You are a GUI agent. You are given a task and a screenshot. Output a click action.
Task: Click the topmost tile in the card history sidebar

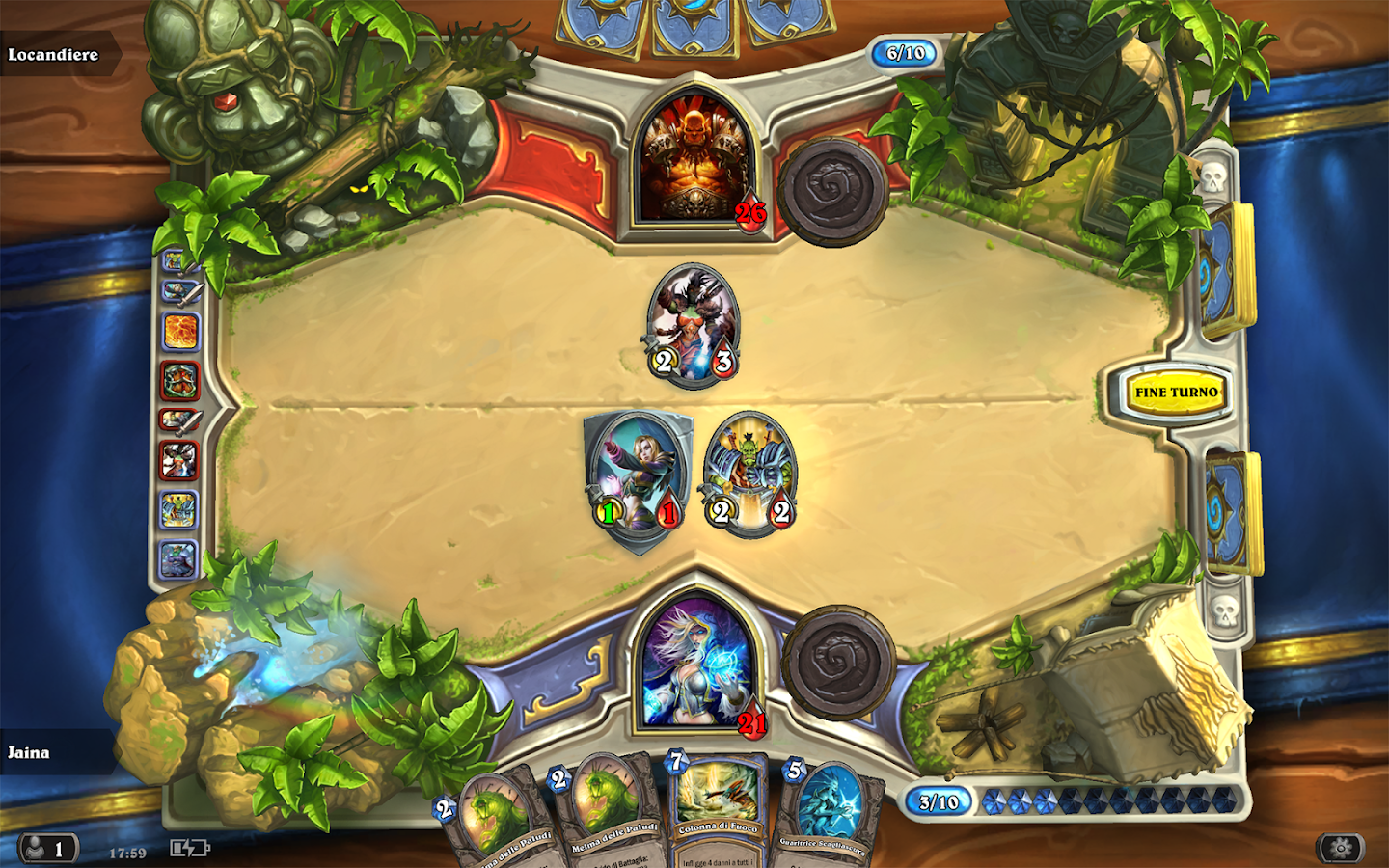point(176,258)
